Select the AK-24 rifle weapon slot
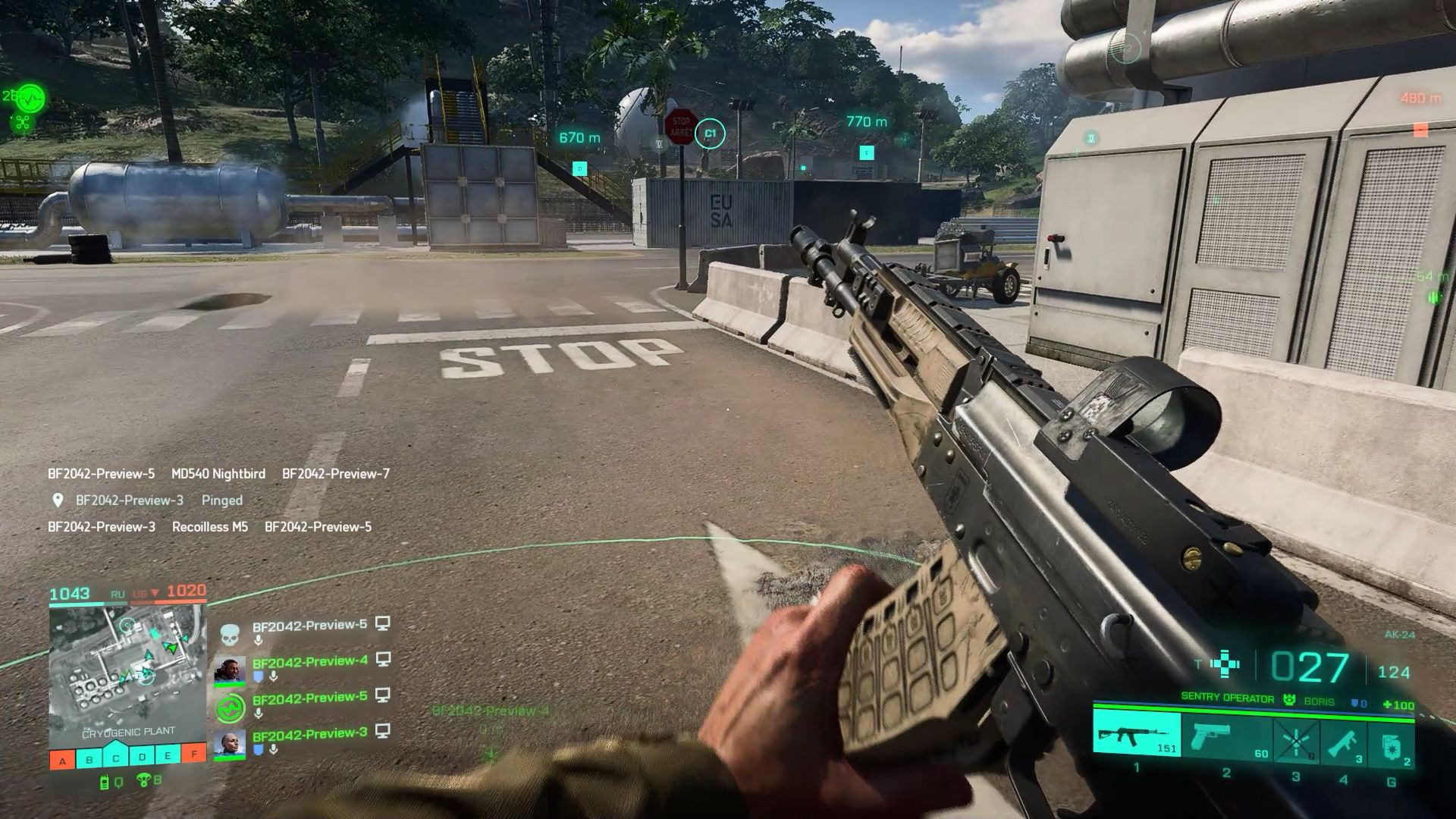Screen dimensions: 1456x819 (1136, 734)
